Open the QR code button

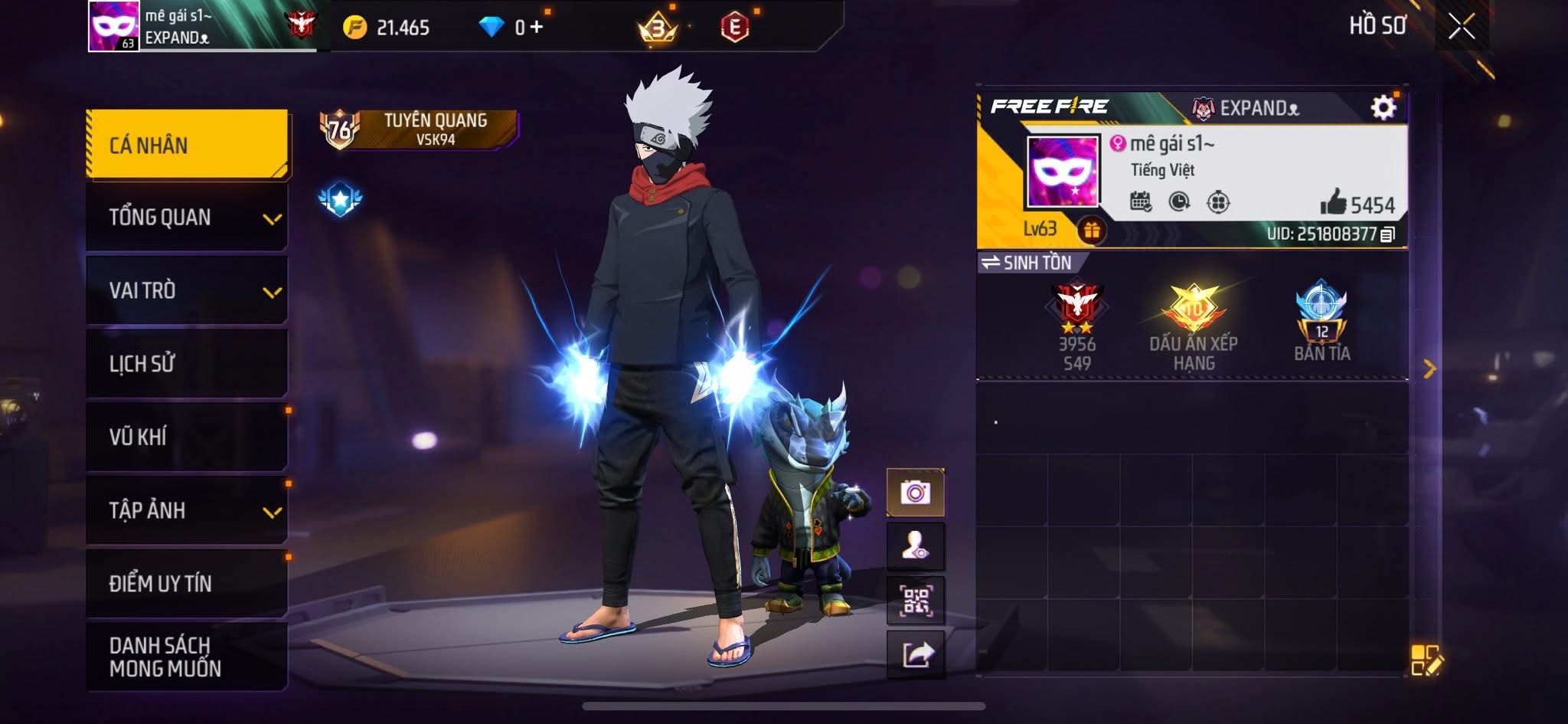pyautogui.click(x=915, y=601)
